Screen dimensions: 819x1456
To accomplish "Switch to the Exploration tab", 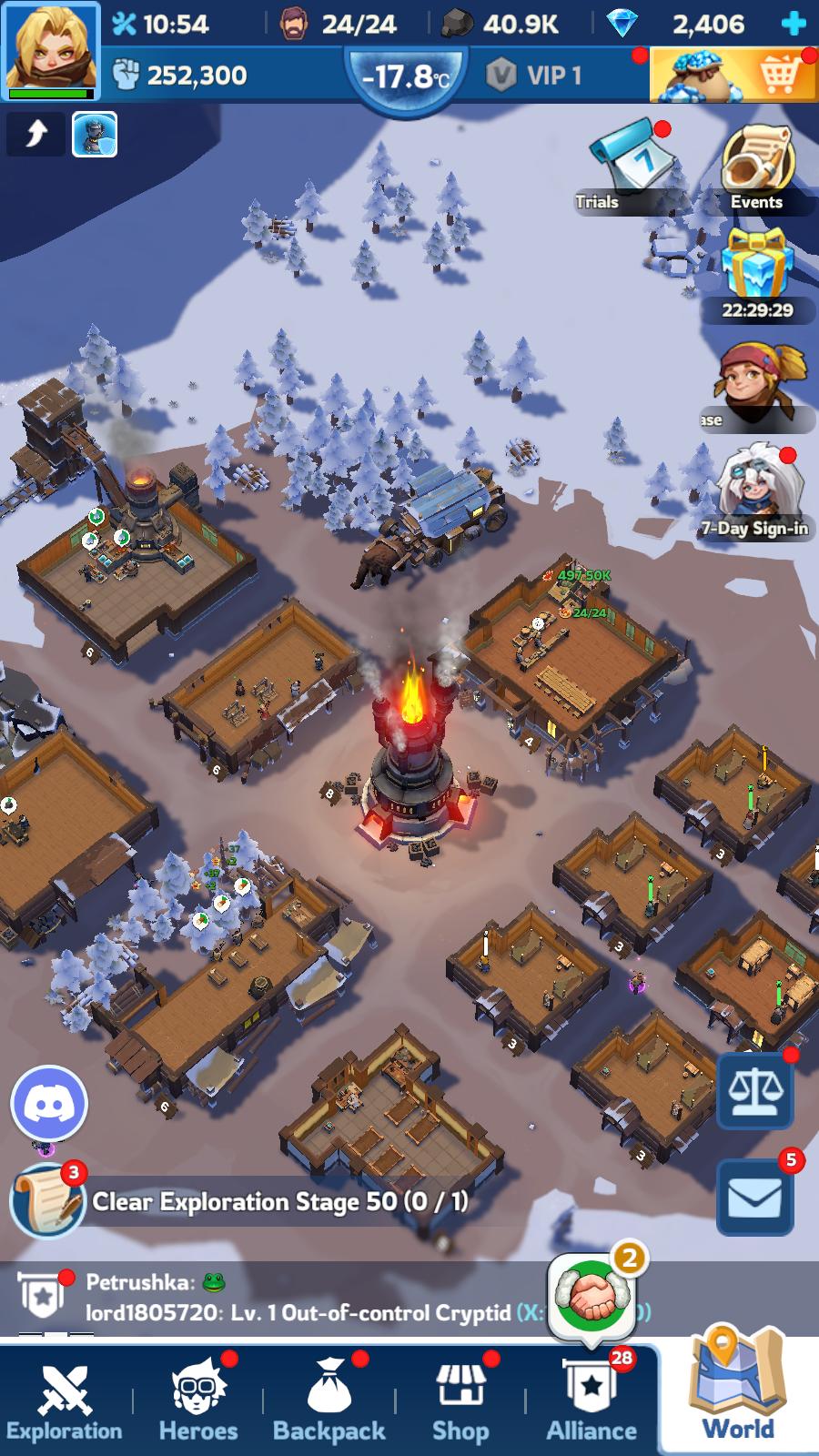I will 65,1401.
